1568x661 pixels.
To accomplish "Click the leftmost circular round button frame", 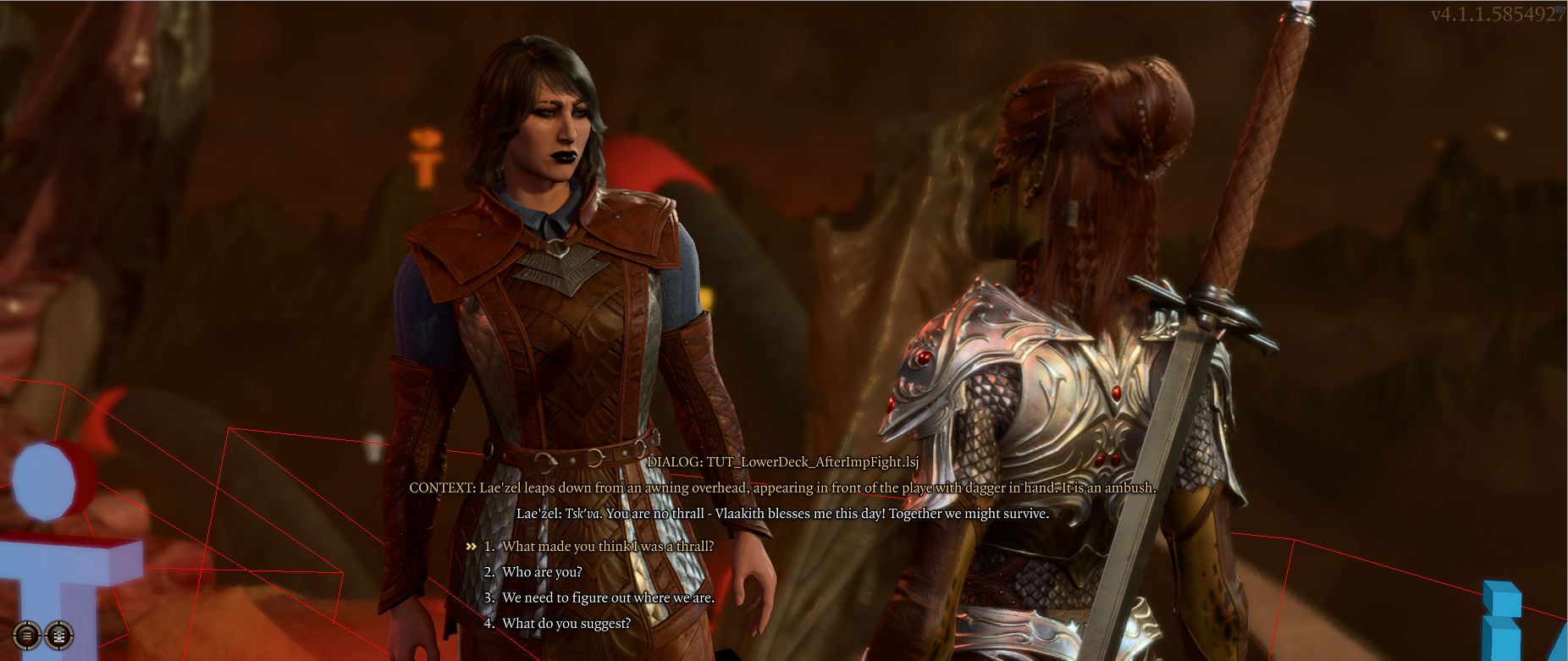I will tap(27, 635).
